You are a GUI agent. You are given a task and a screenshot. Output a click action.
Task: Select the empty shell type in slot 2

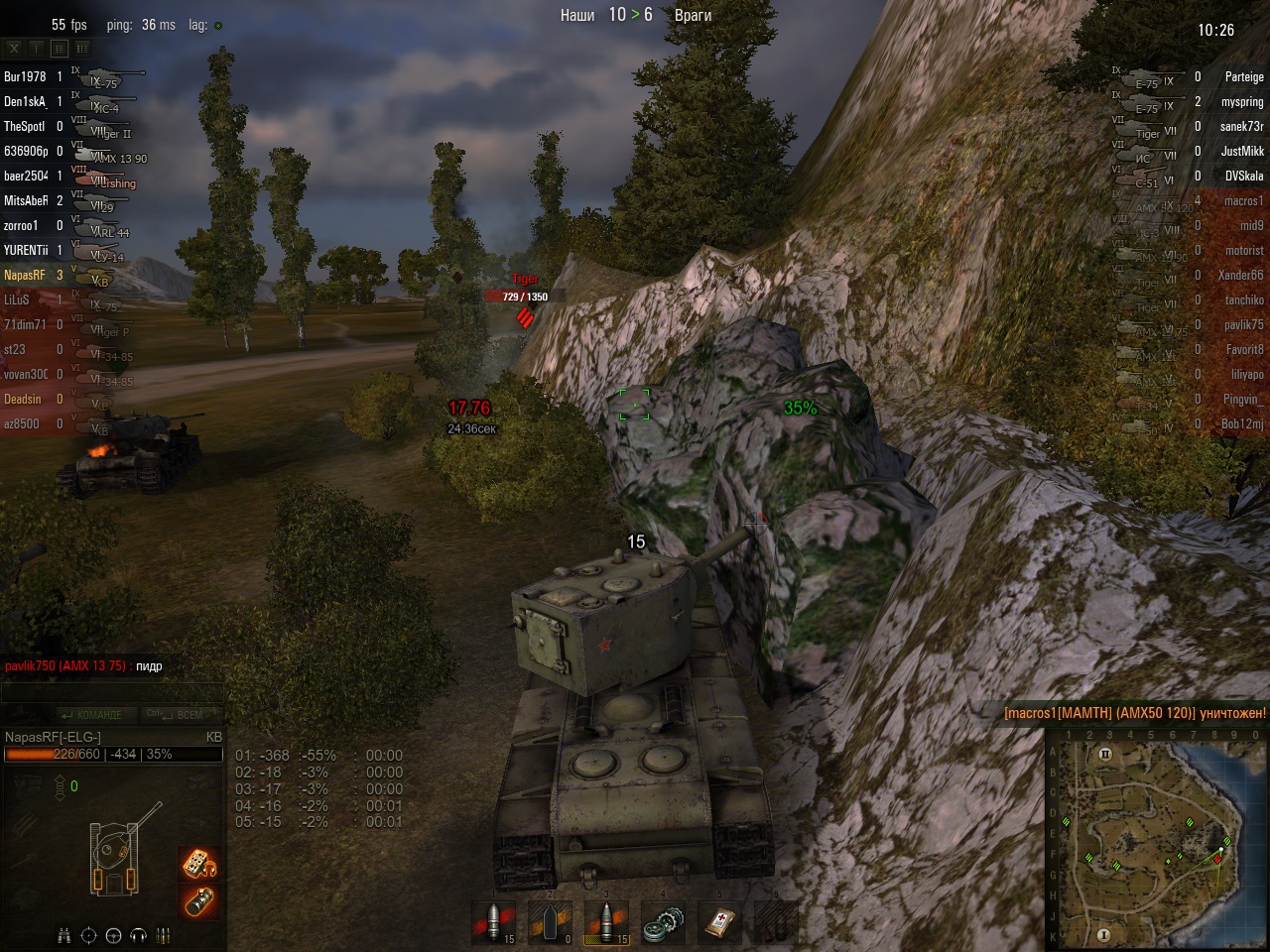point(550,922)
